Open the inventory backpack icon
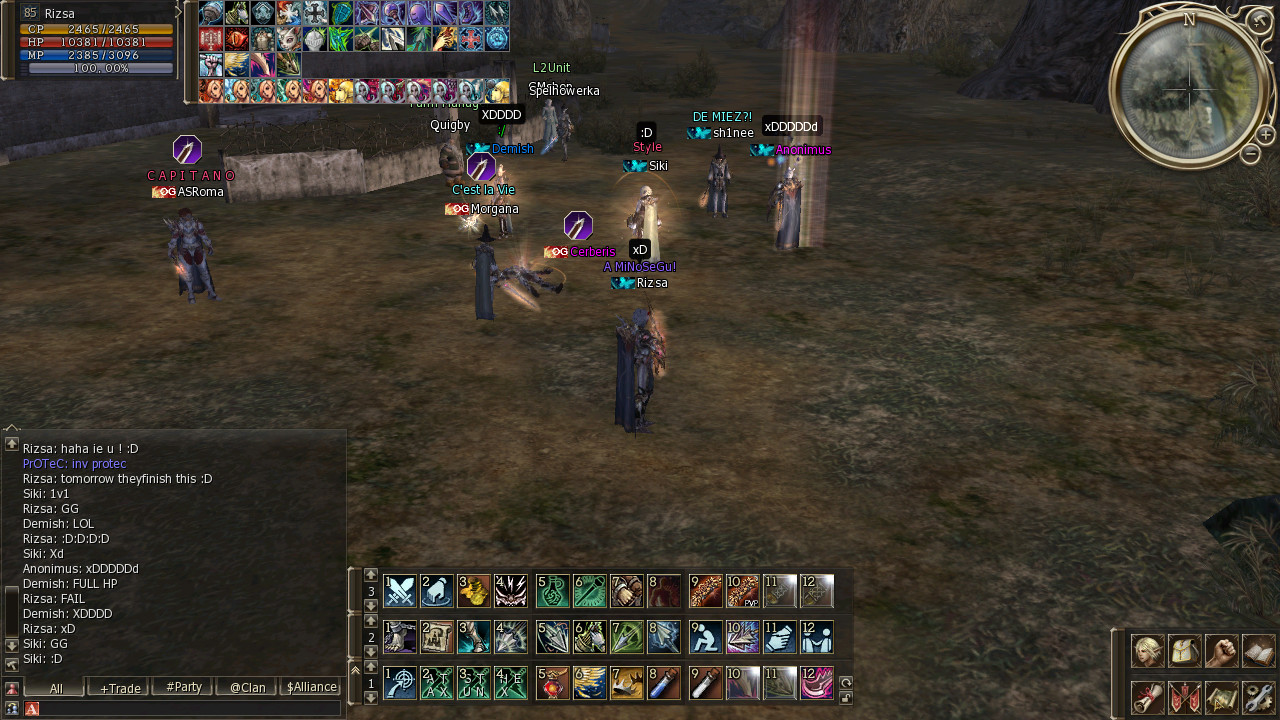1280x720 pixels. click(1184, 651)
